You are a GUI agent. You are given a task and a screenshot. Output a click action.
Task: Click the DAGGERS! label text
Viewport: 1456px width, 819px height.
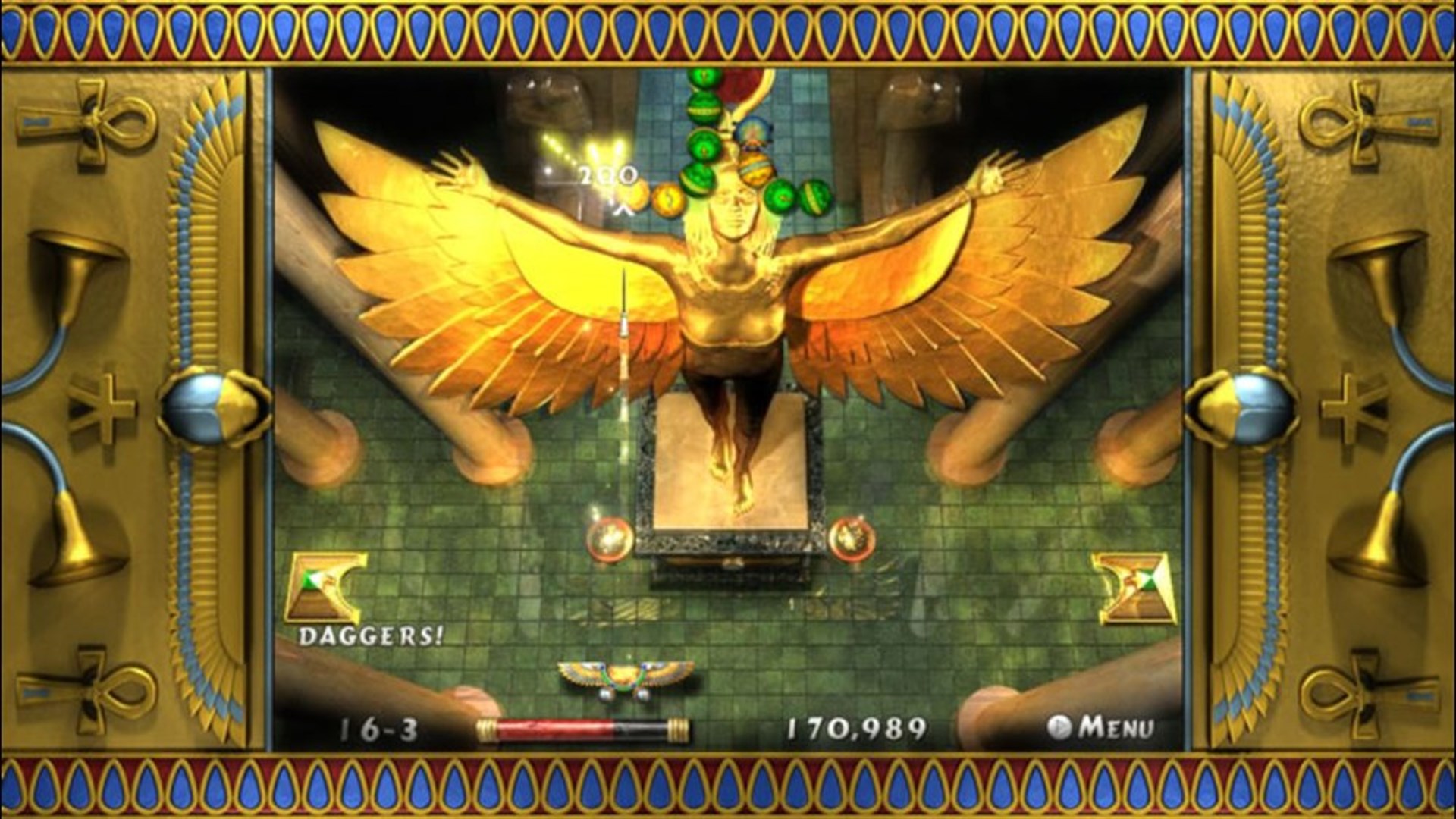click(x=372, y=637)
